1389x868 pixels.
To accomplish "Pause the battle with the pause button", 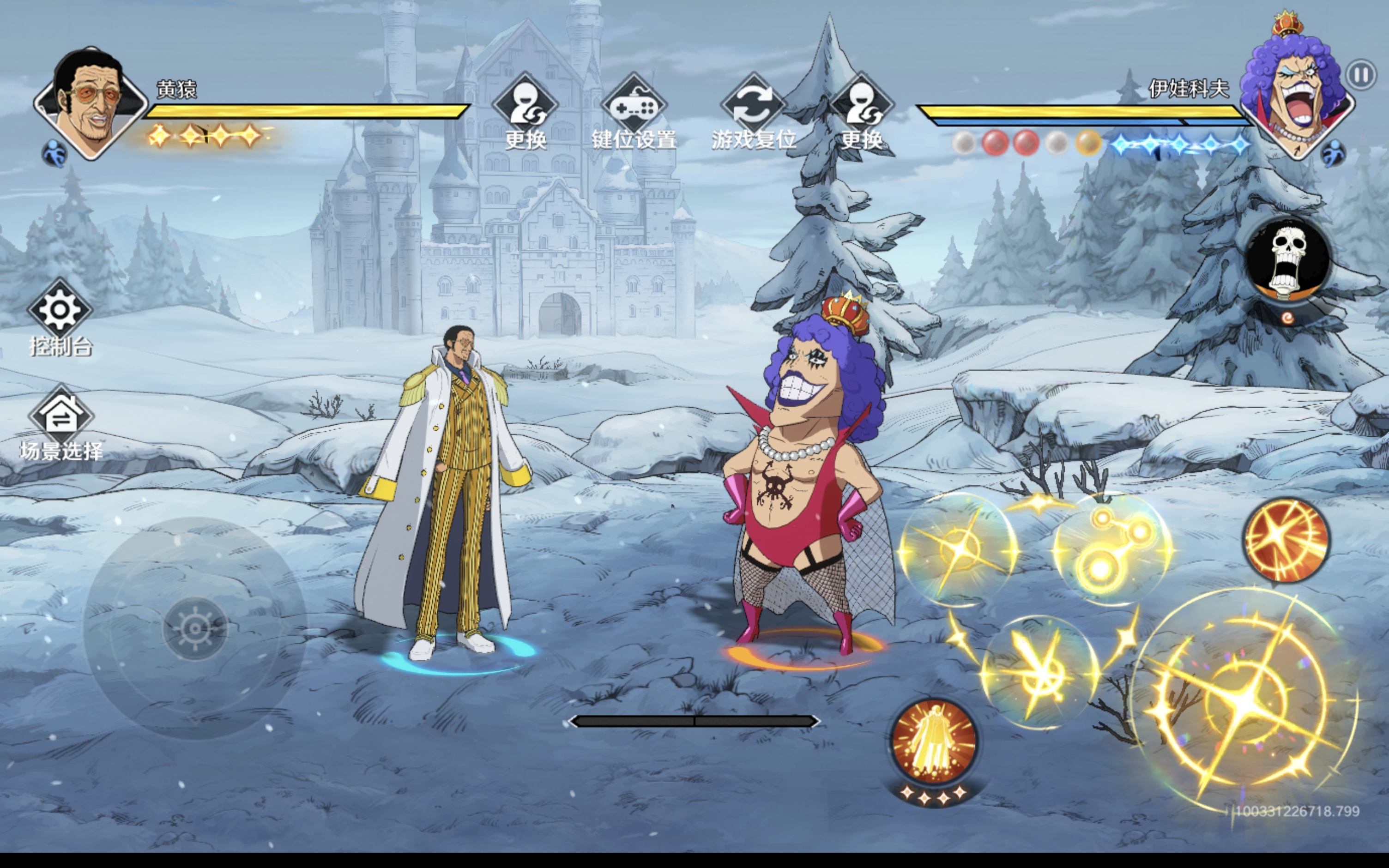I will (1361, 75).
